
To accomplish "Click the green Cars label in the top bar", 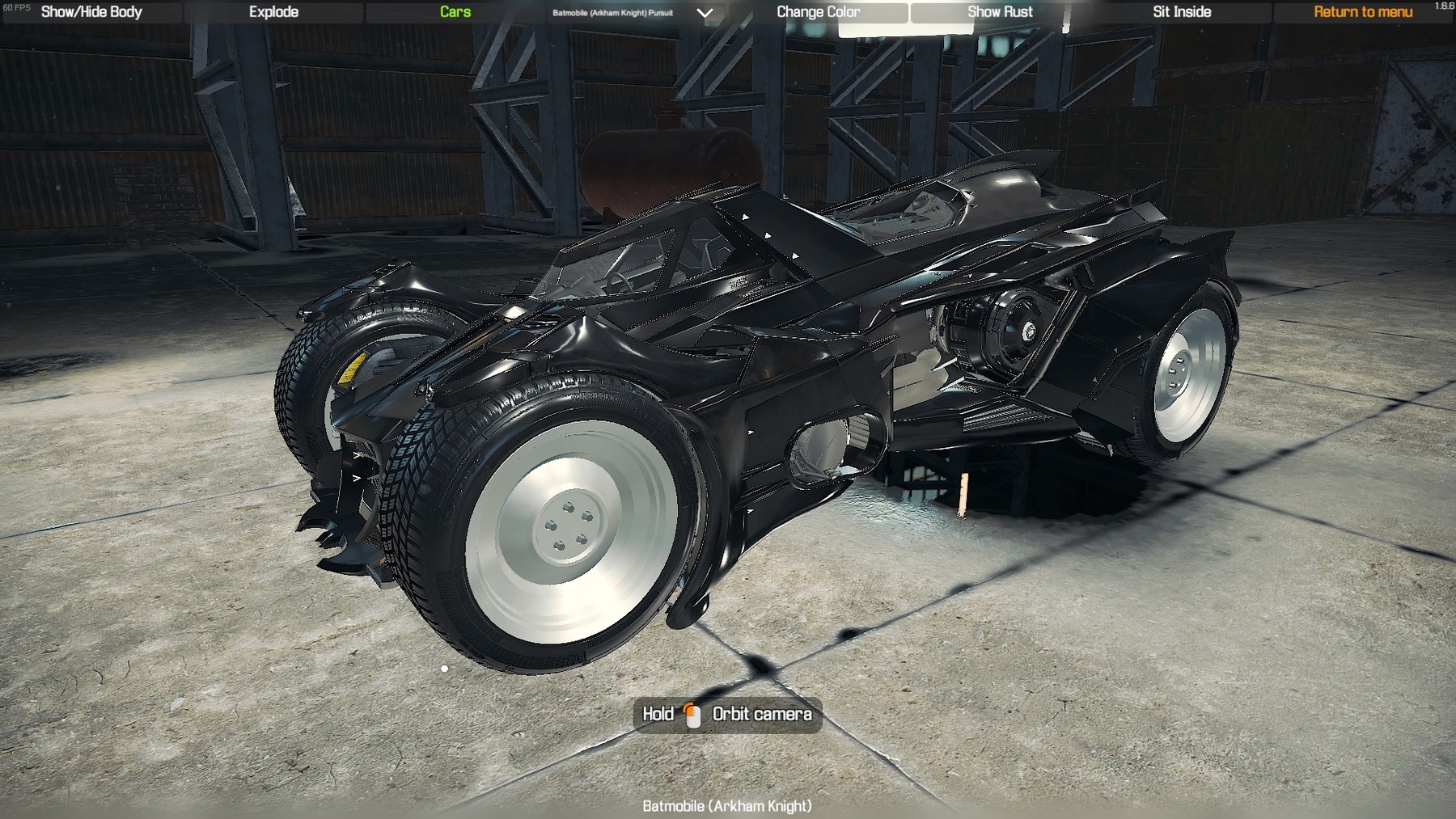I will [453, 12].
